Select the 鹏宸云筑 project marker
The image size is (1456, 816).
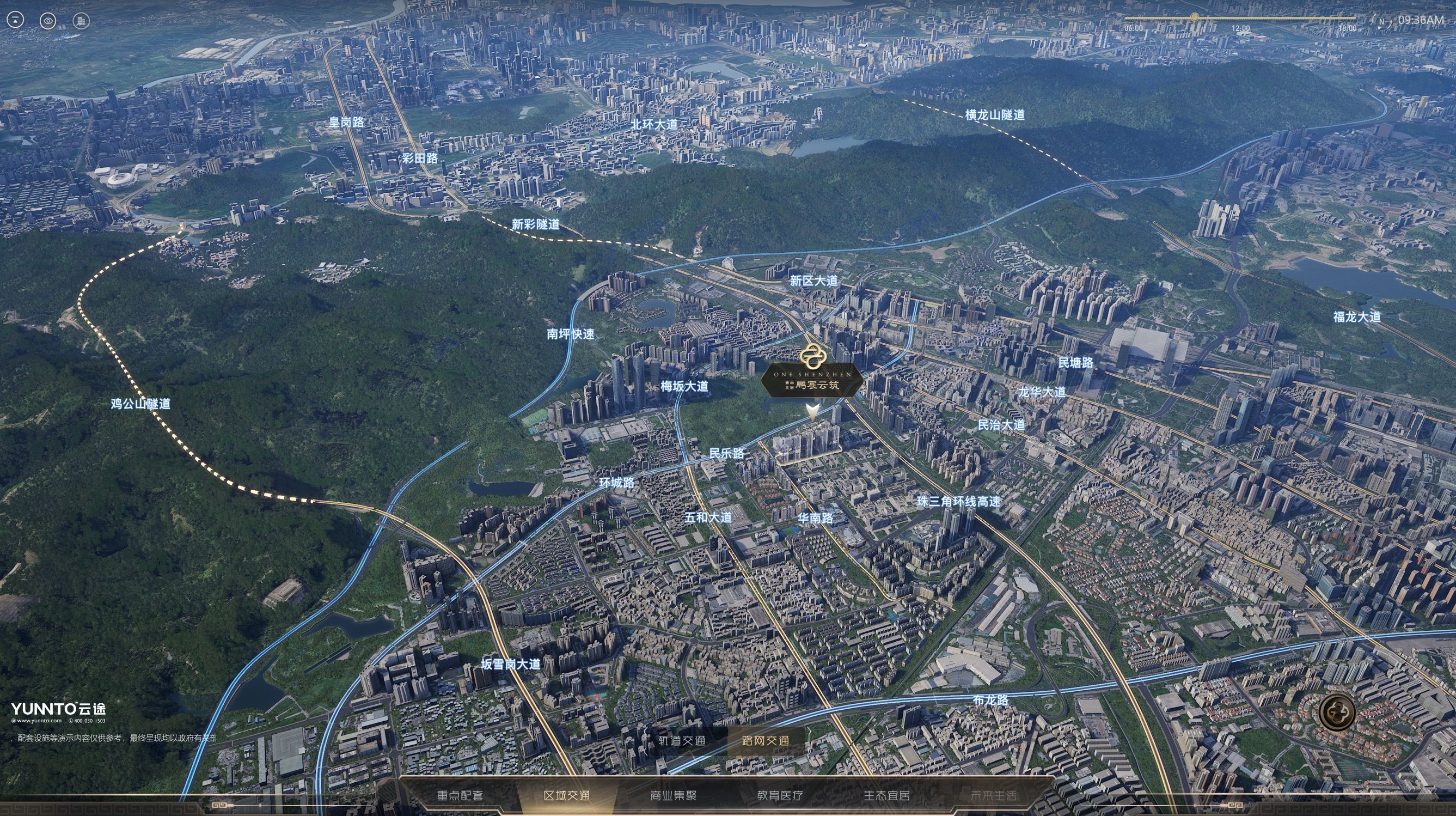pos(812,380)
